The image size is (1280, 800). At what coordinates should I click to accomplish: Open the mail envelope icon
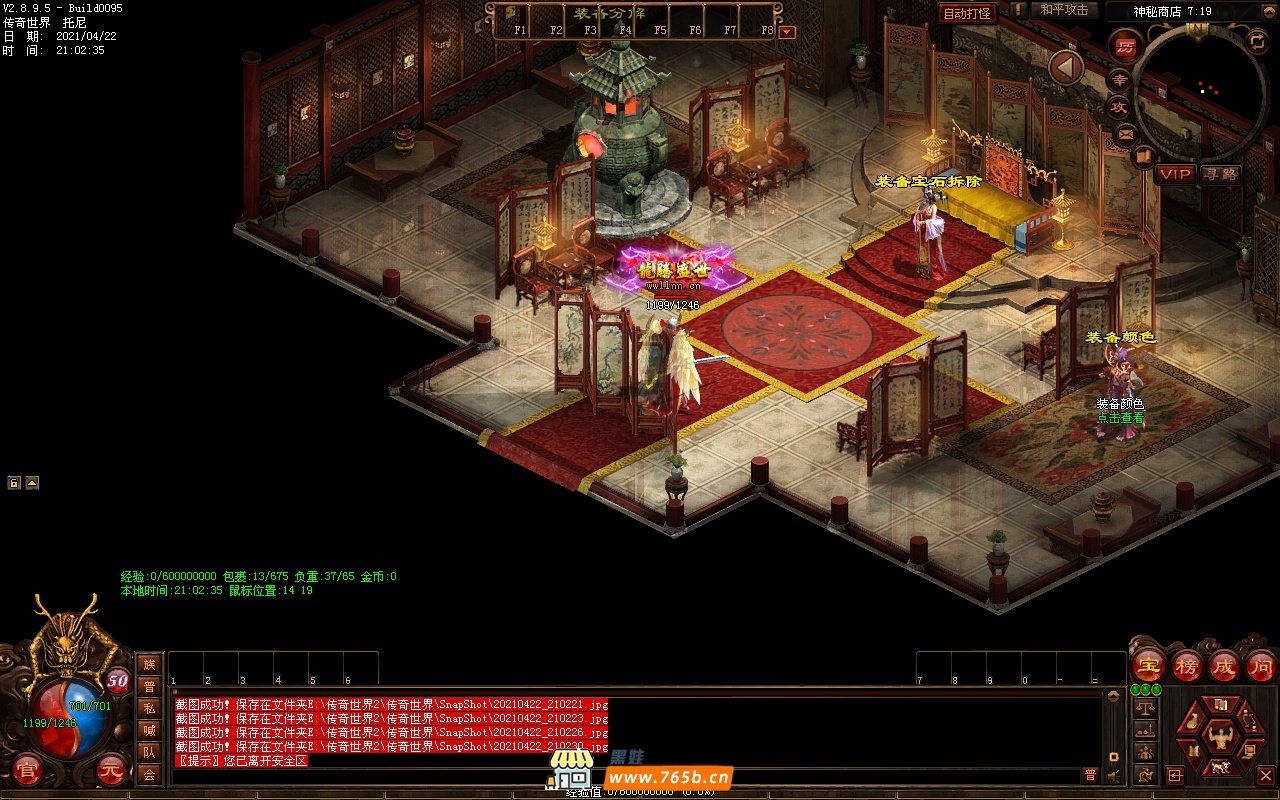point(1125,133)
